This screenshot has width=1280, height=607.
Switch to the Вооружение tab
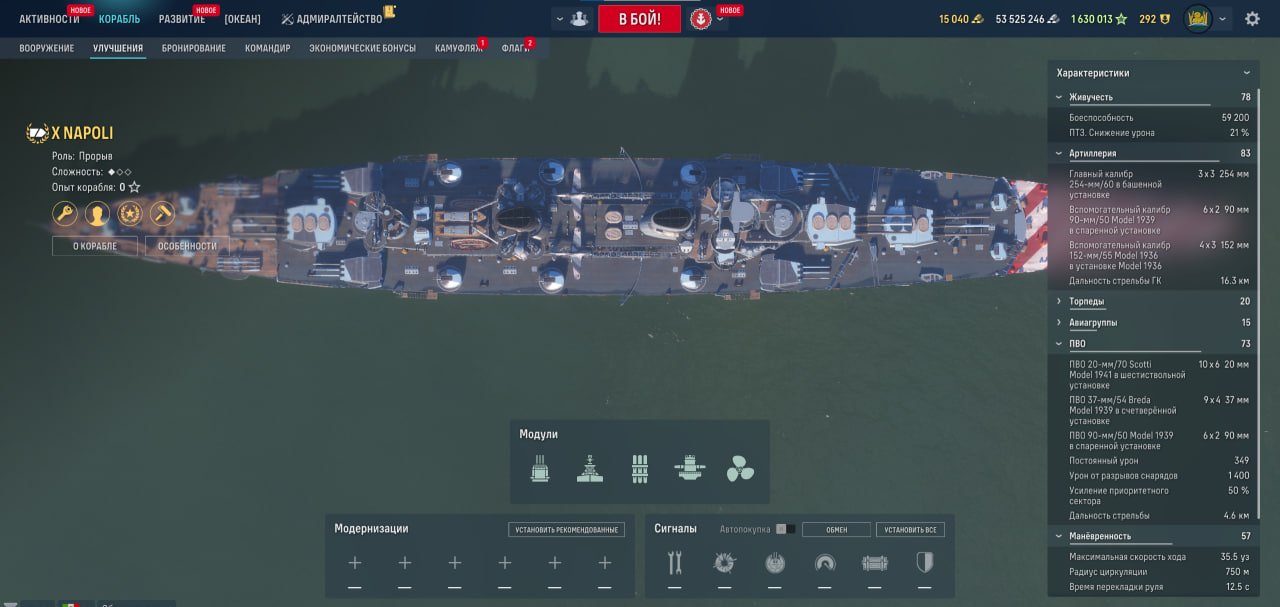point(47,48)
